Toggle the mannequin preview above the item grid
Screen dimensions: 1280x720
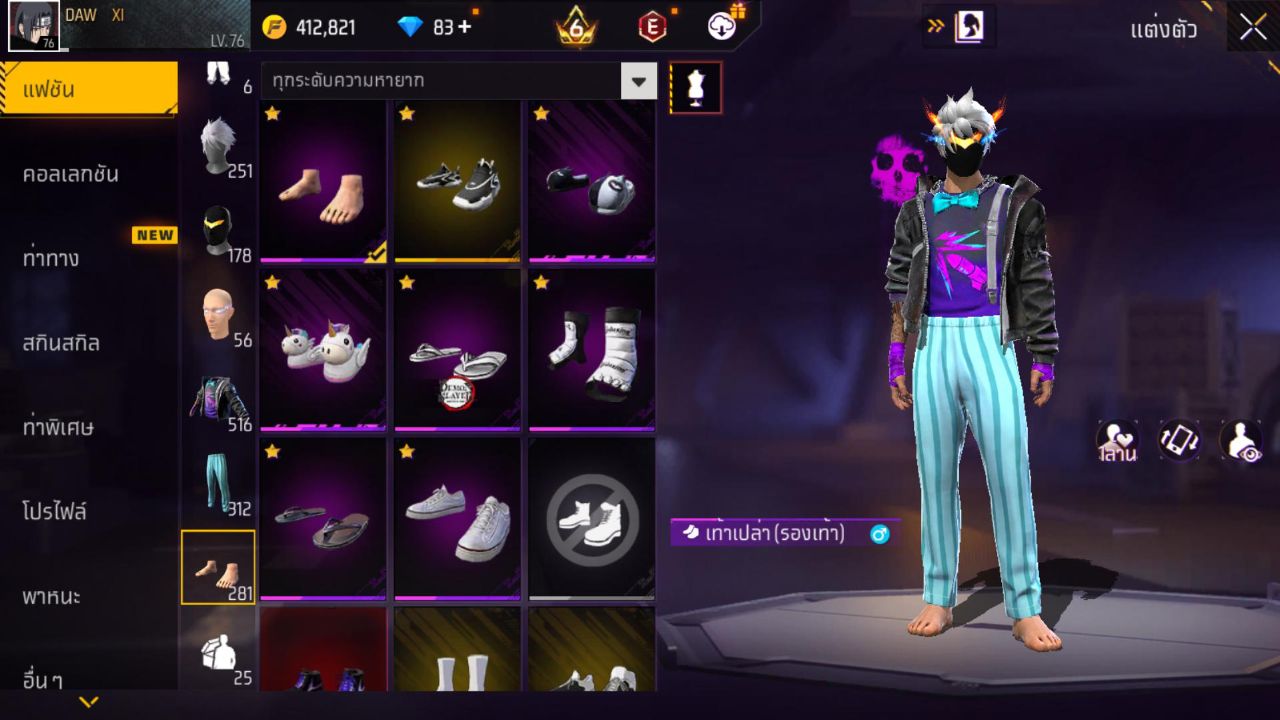pyautogui.click(x=695, y=87)
